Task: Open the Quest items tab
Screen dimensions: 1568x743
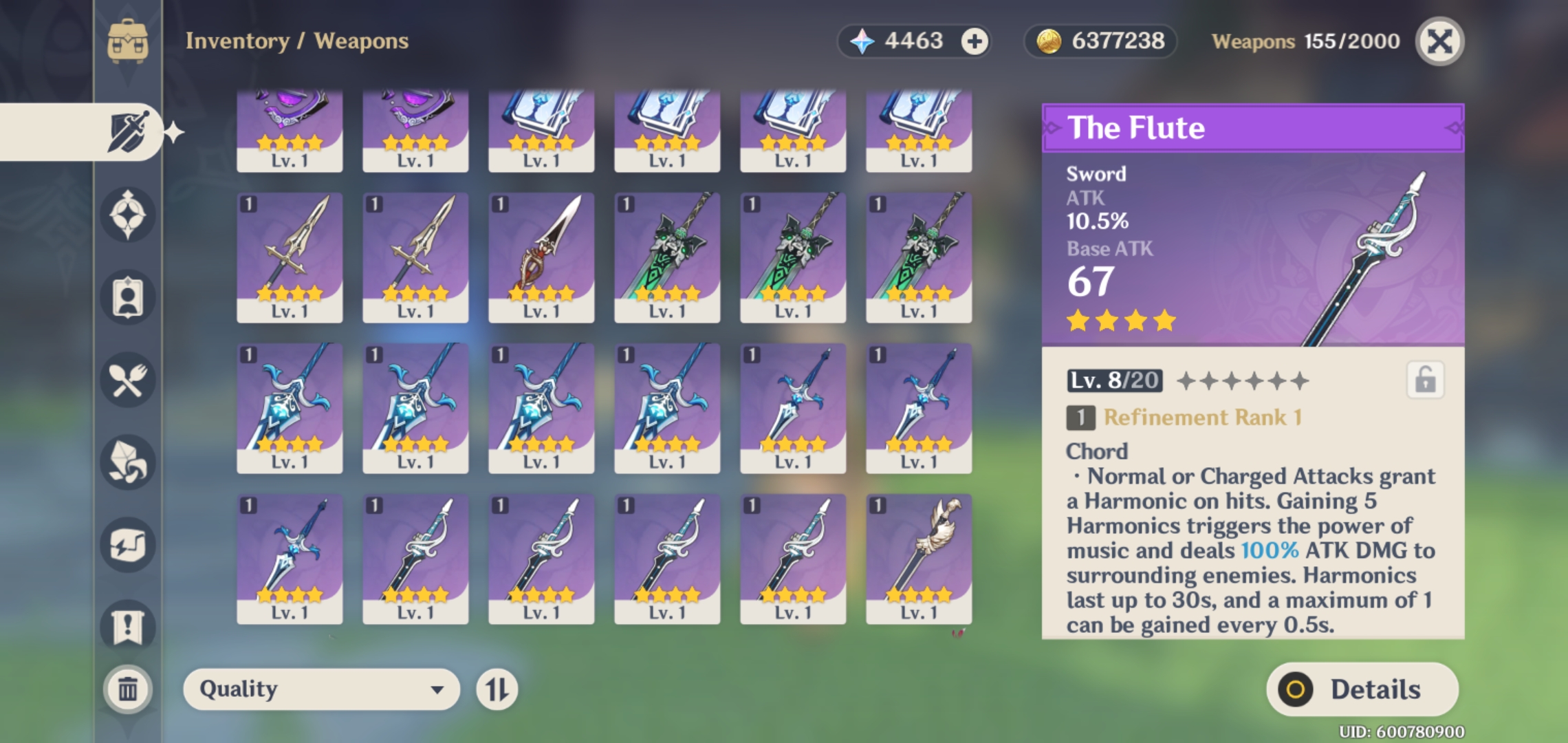Action: (x=128, y=627)
